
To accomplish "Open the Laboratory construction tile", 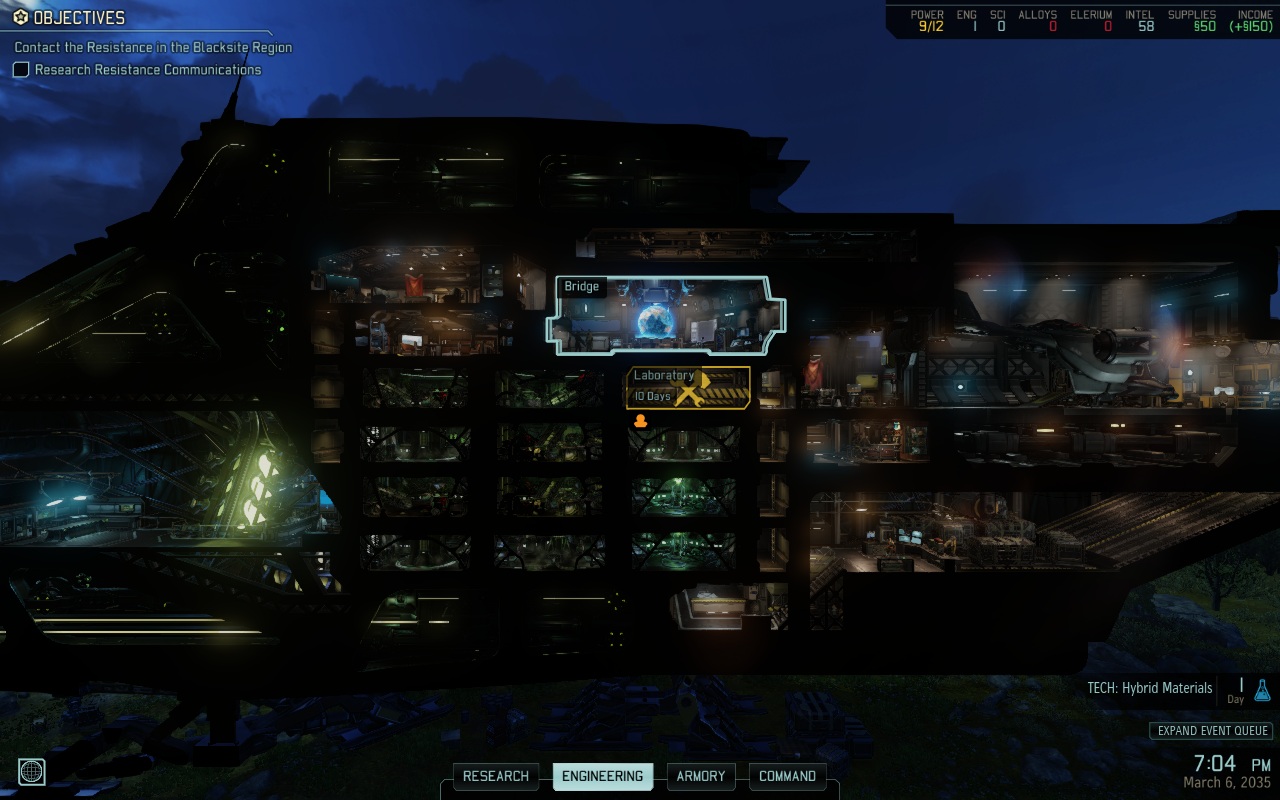I will (688, 387).
